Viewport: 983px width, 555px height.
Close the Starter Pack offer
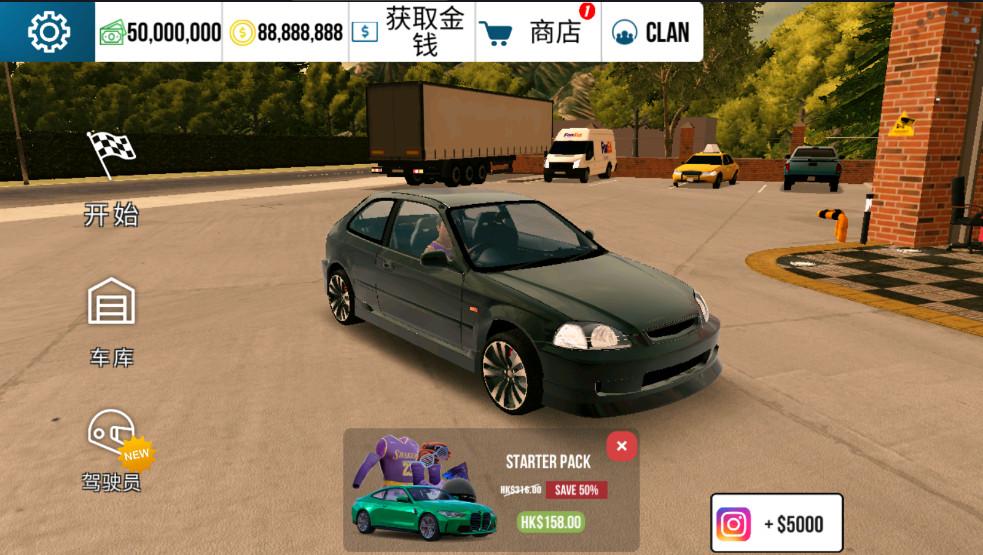(x=621, y=446)
